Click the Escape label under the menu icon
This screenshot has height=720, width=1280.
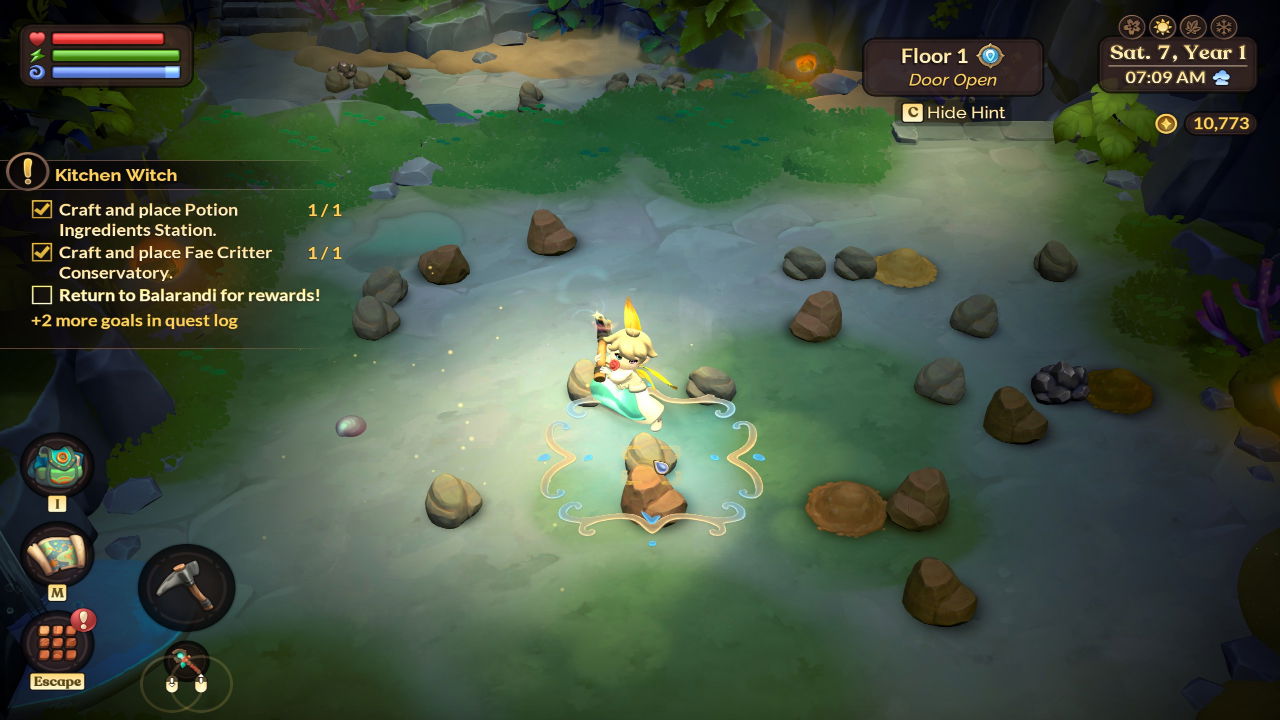(x=58, y=682)
